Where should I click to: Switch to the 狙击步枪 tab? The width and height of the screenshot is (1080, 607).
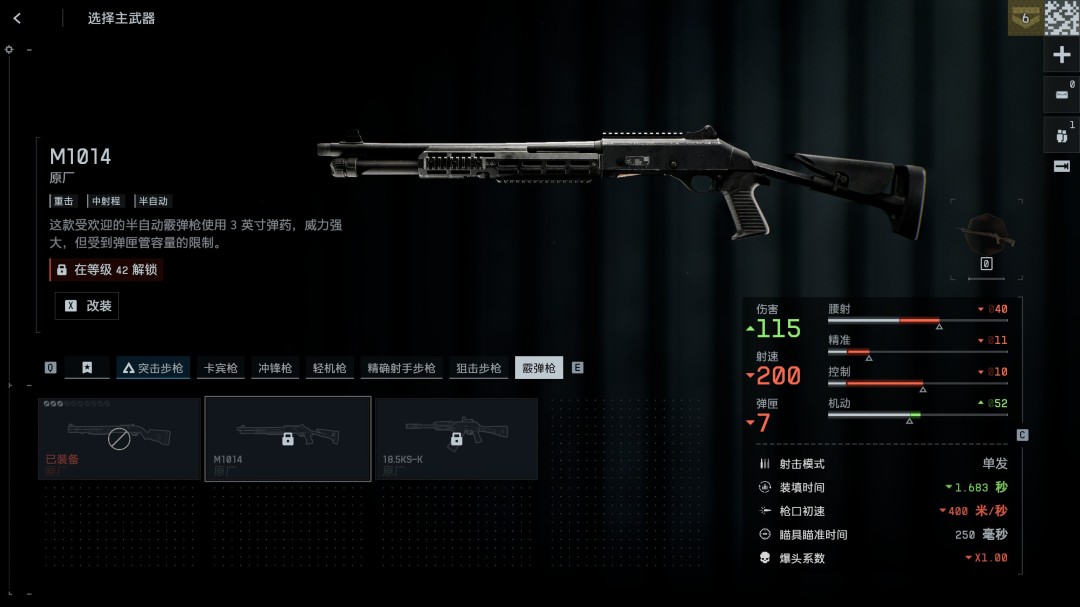(x=478, y=368)
